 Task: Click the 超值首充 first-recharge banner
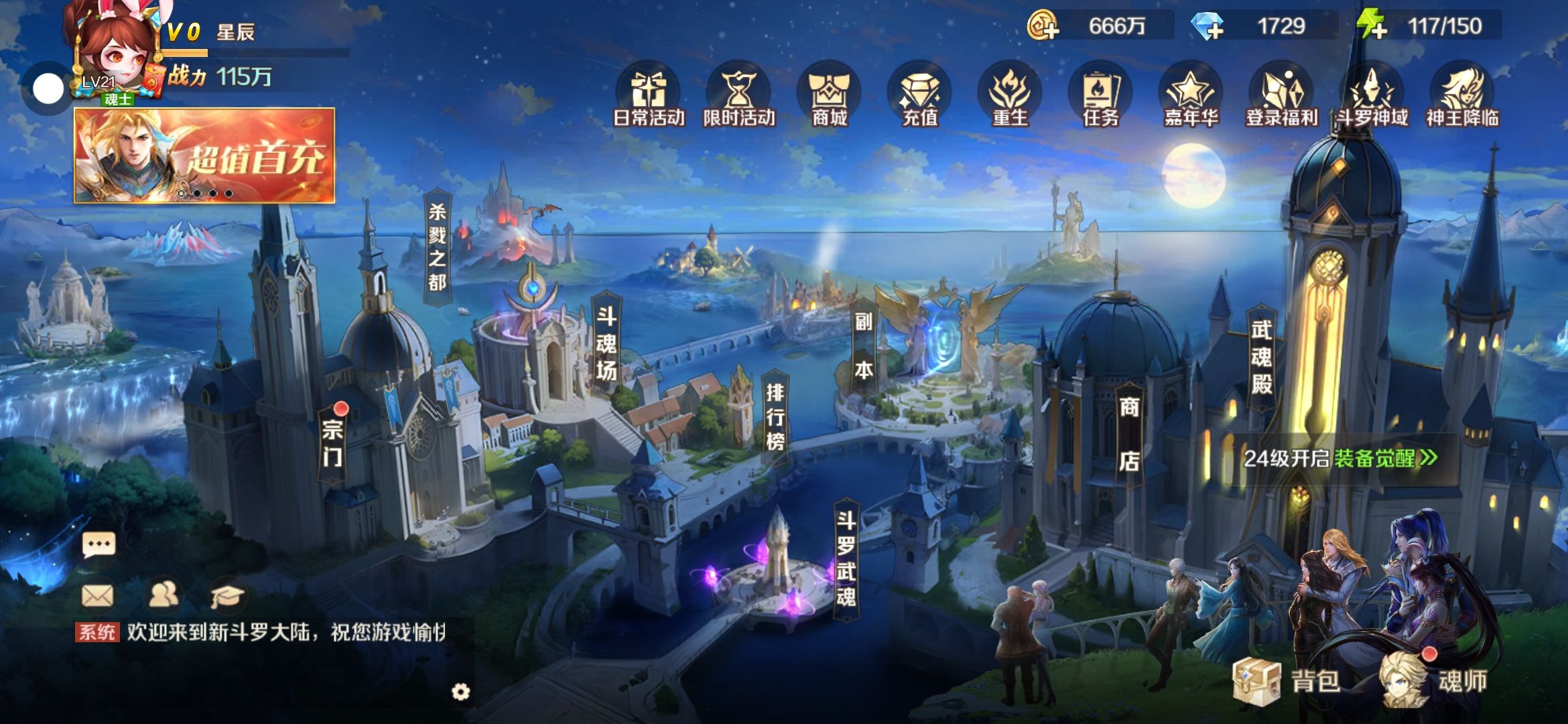tap(204, 156)
